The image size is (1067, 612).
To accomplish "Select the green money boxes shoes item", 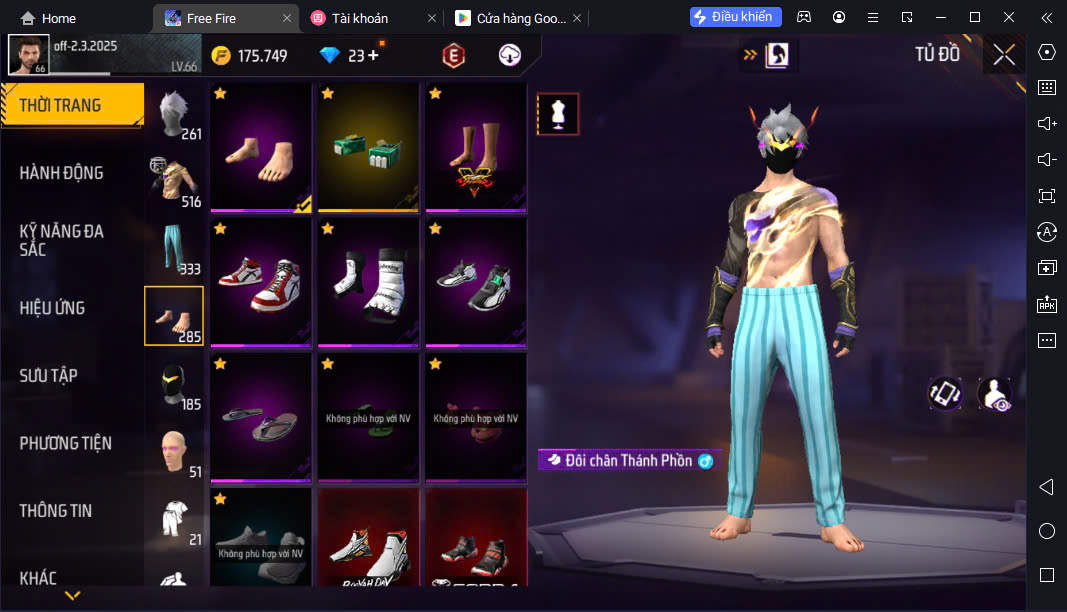I will tap(368, 147).
